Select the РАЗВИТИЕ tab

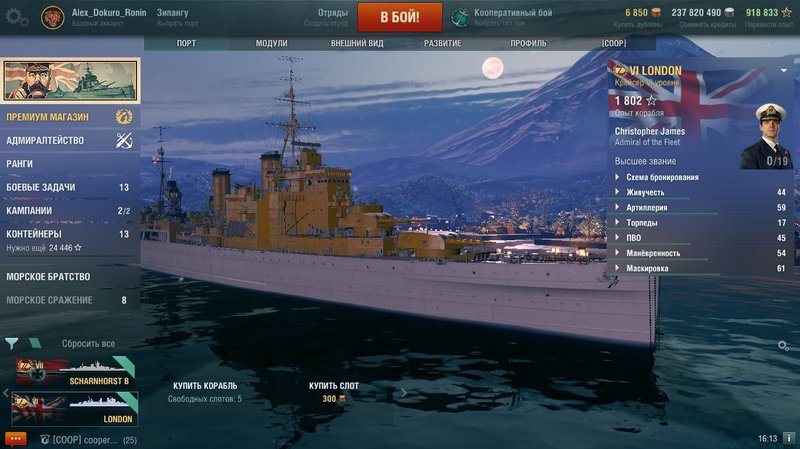click(x=442, y=44)
